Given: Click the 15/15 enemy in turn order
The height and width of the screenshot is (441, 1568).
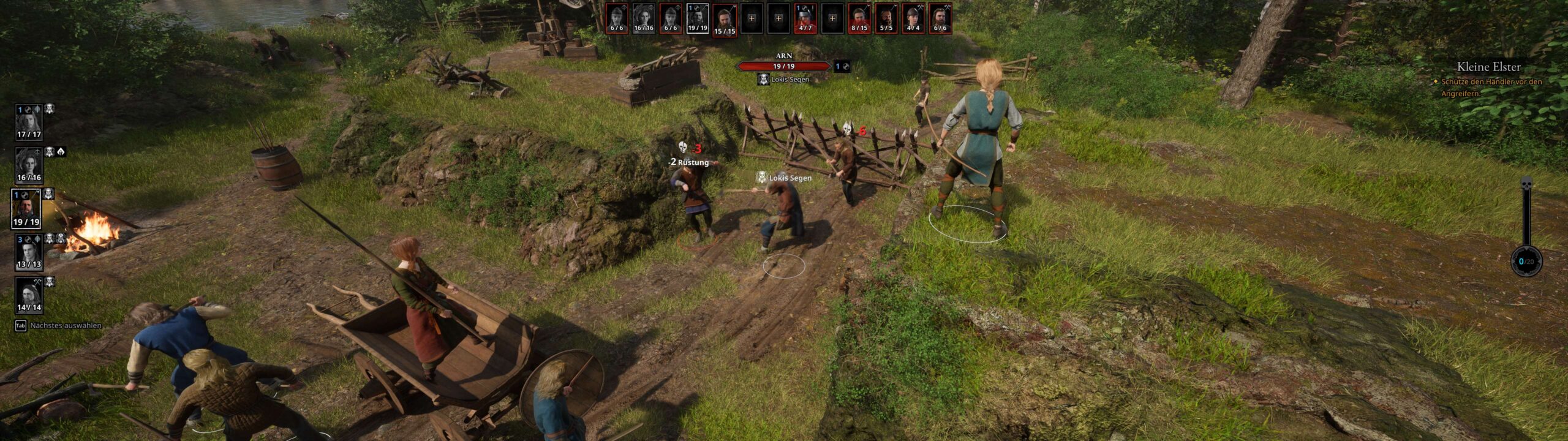Looking at the screenshot, I should coord(725,20).
